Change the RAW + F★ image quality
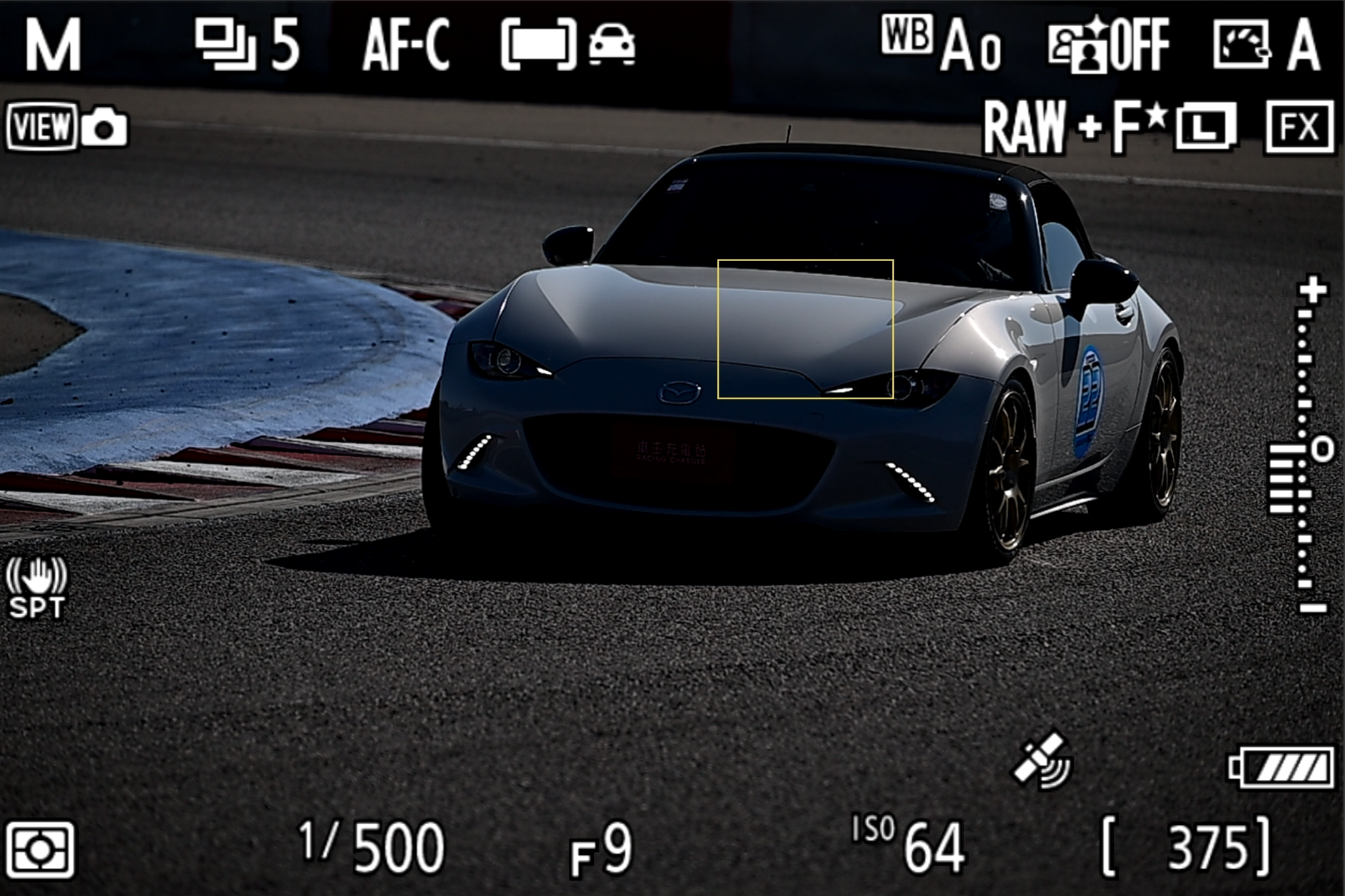 1074,128
